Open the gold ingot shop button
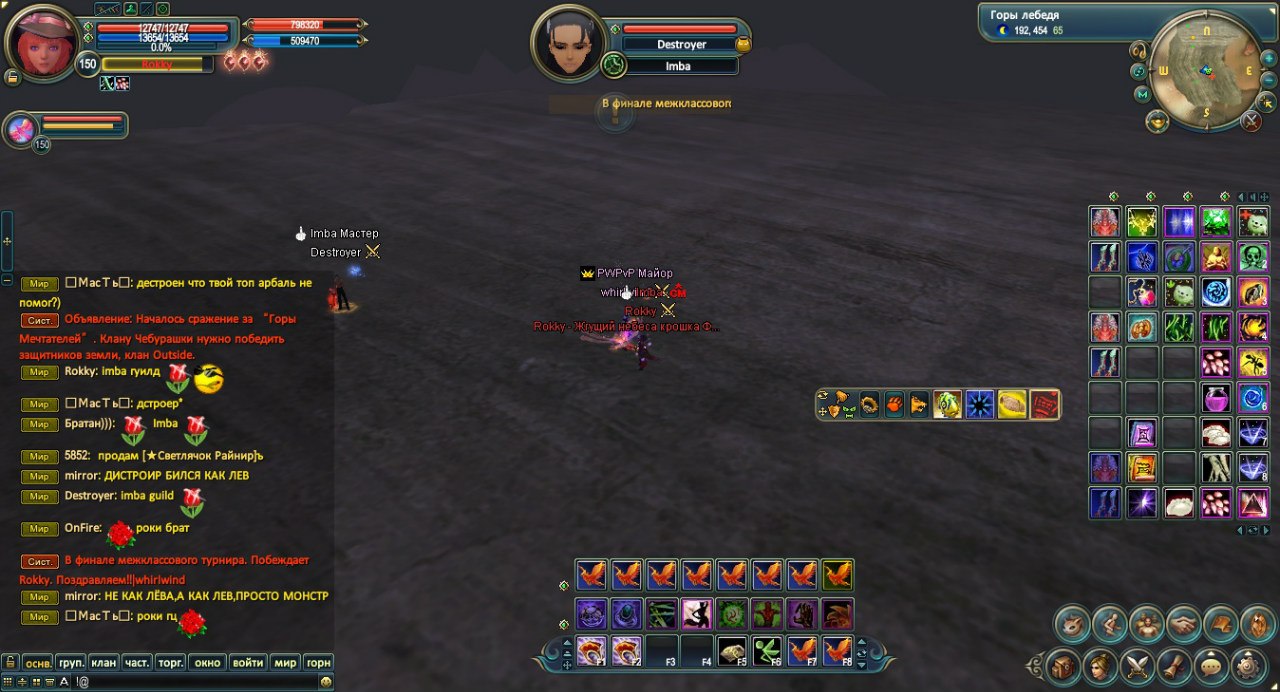1280x692 pixels. 1158,122
